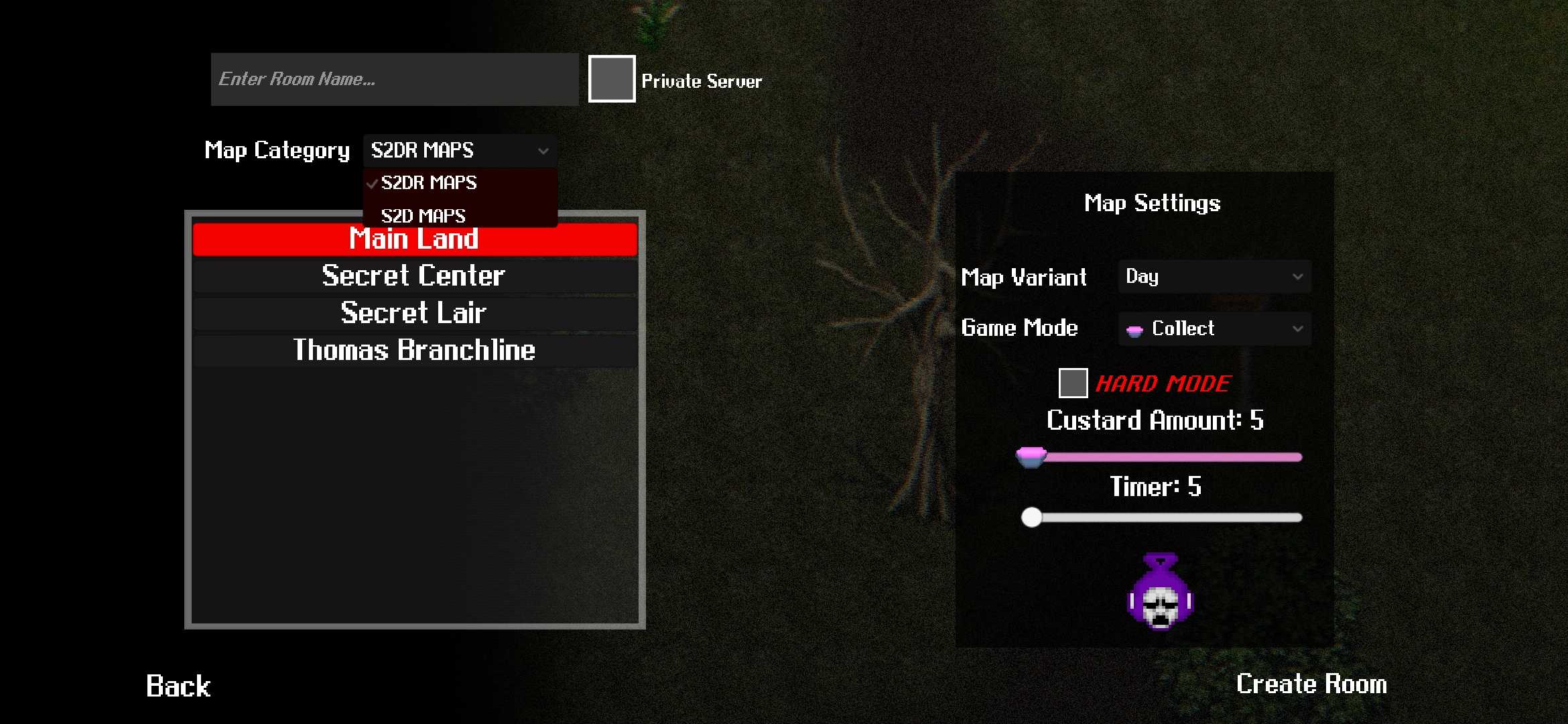The height and width of the screenshot is (724, 1568).
Task: Create Room with current settings
Action: pos(1311,684)
